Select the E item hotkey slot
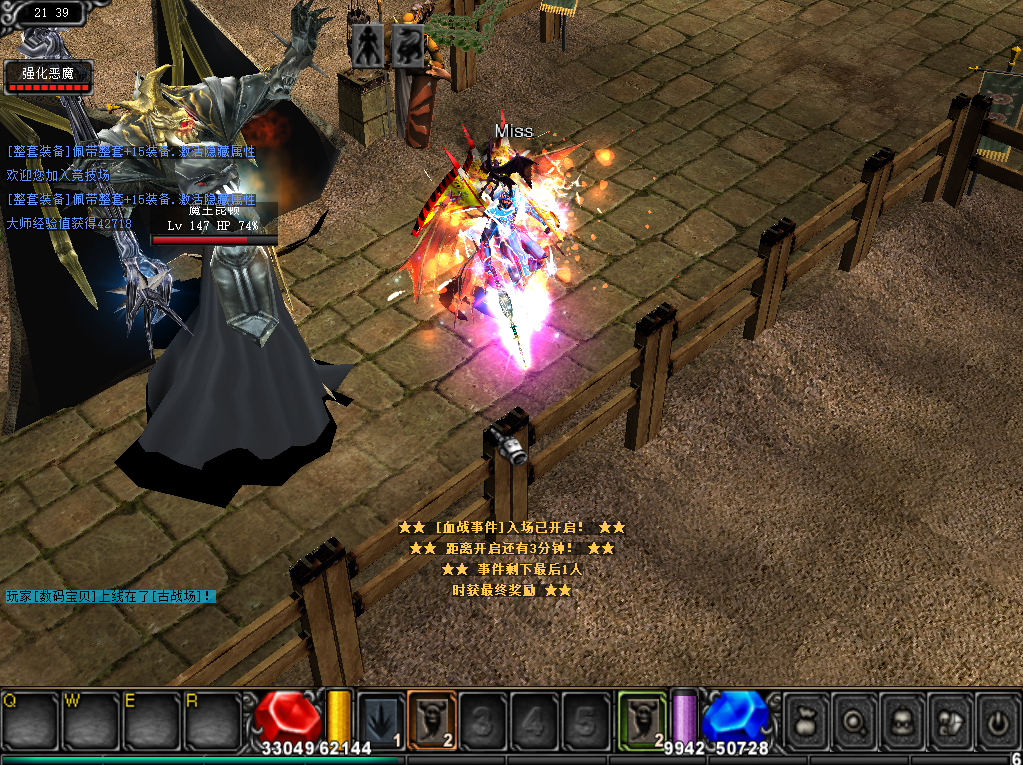This screenshot has width=1023, height=765. click(x=151, y=719)
